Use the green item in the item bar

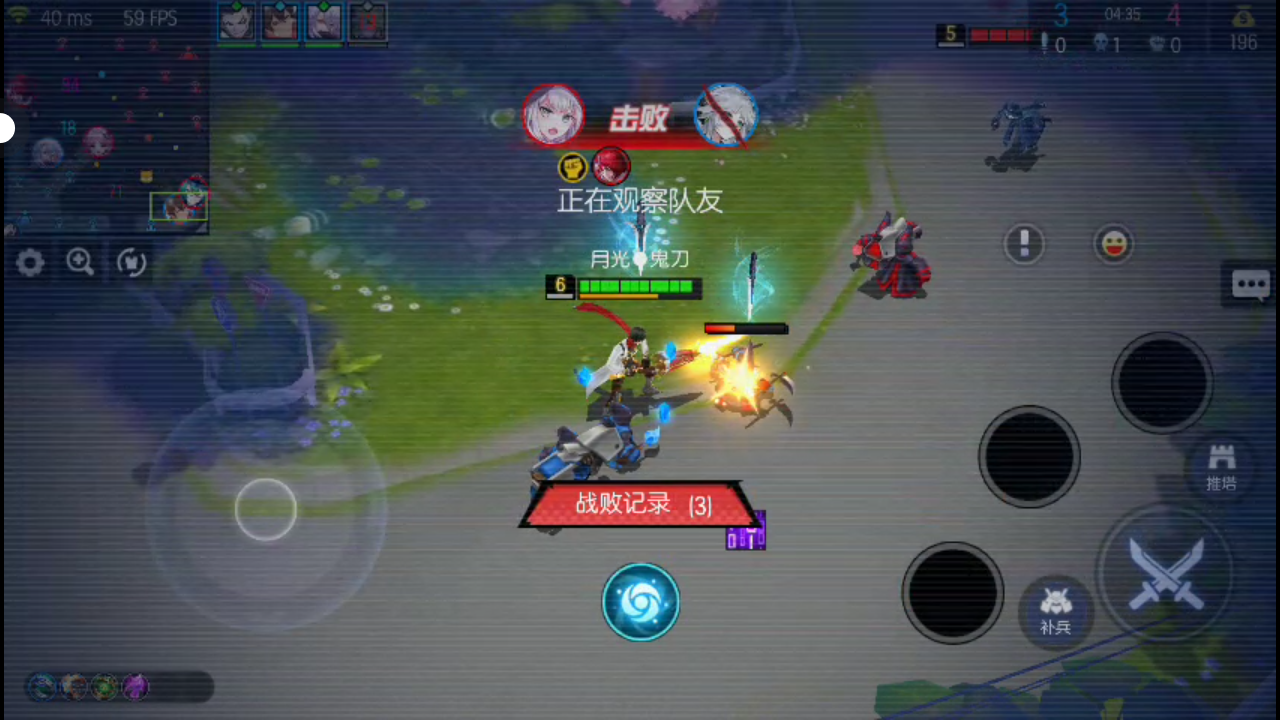[x=104, y=686]
